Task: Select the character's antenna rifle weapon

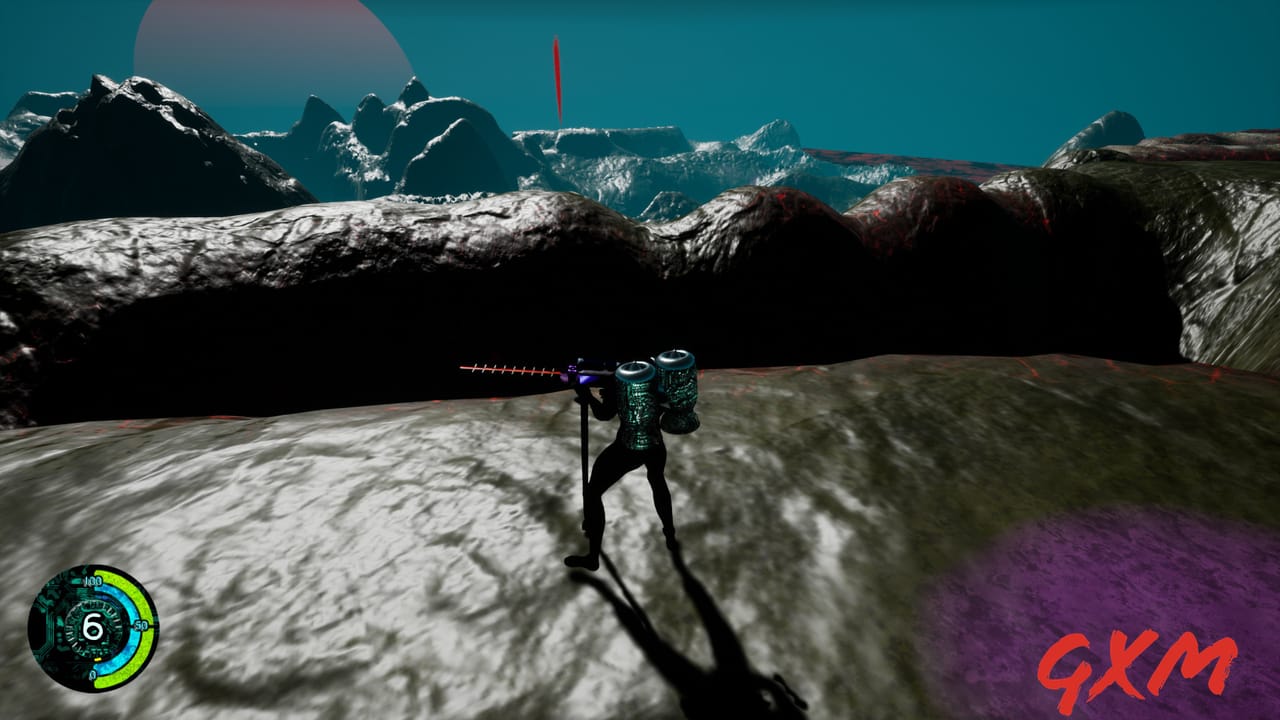Action: pyautogui.click(x=520, y=373)
